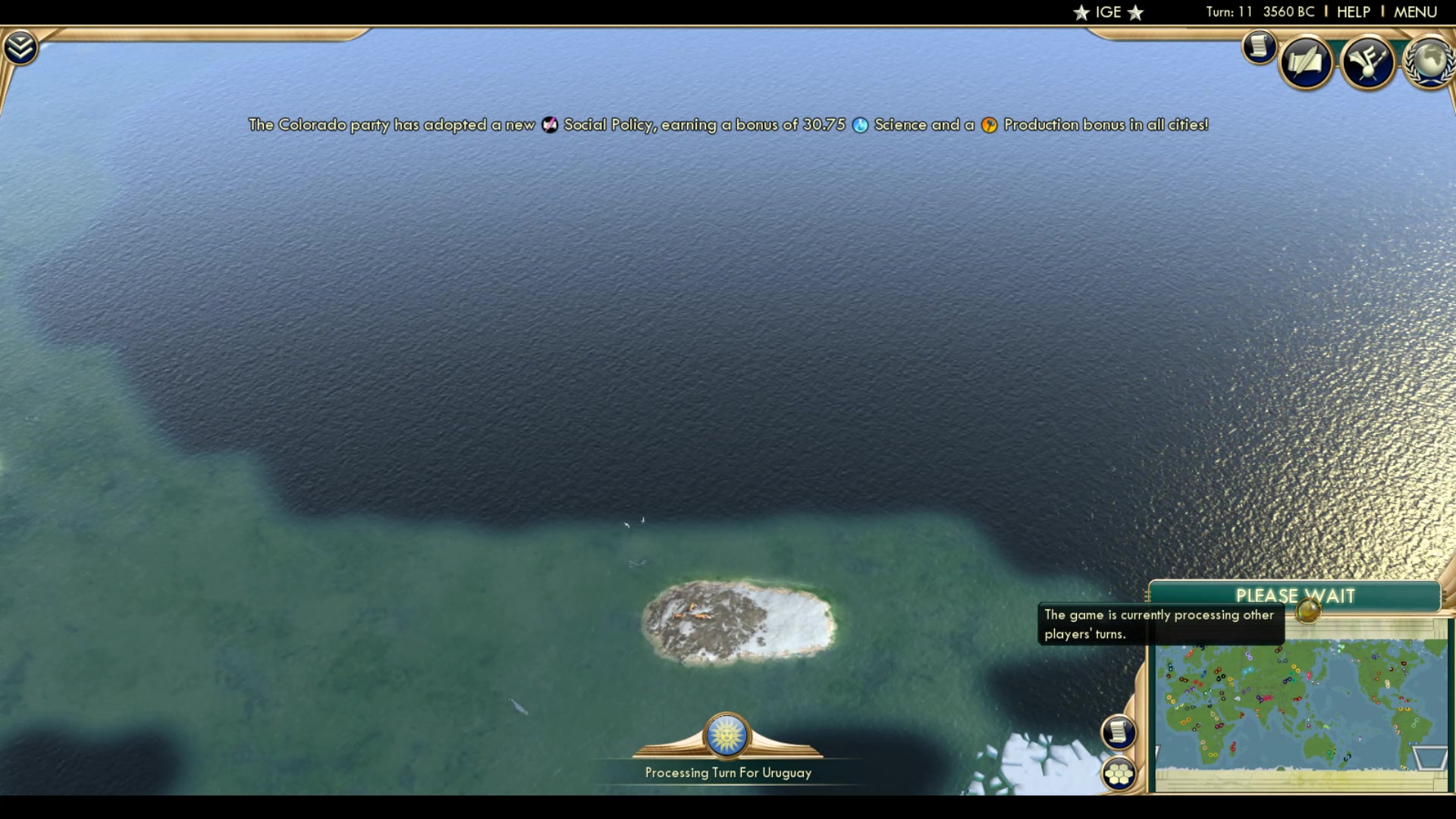Click the quill-and-scroll policy icon
The width and height of the screenshot is (1456, 819).
pos(1307,63)
